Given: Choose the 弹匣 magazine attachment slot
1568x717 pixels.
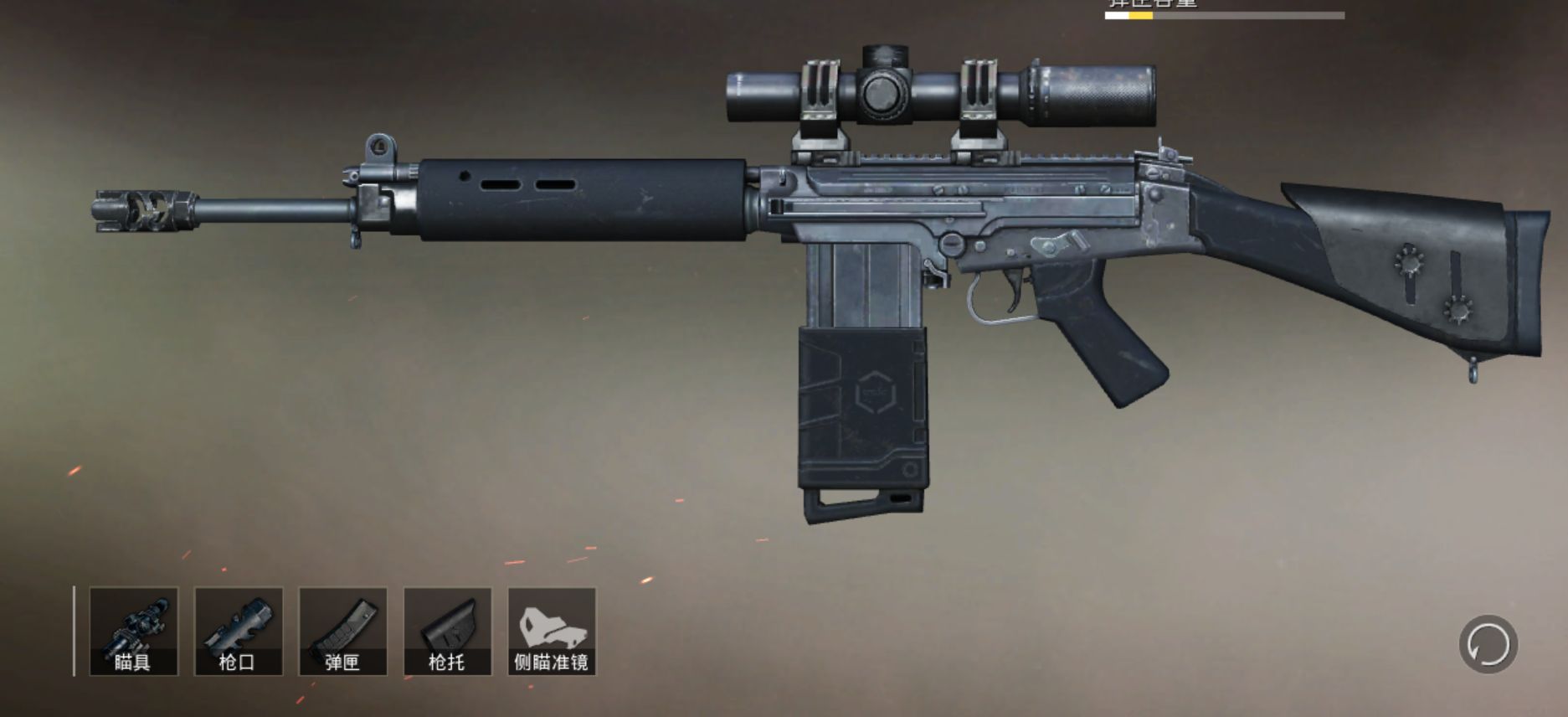Looking at the screenshot, I should coord(343,632).
